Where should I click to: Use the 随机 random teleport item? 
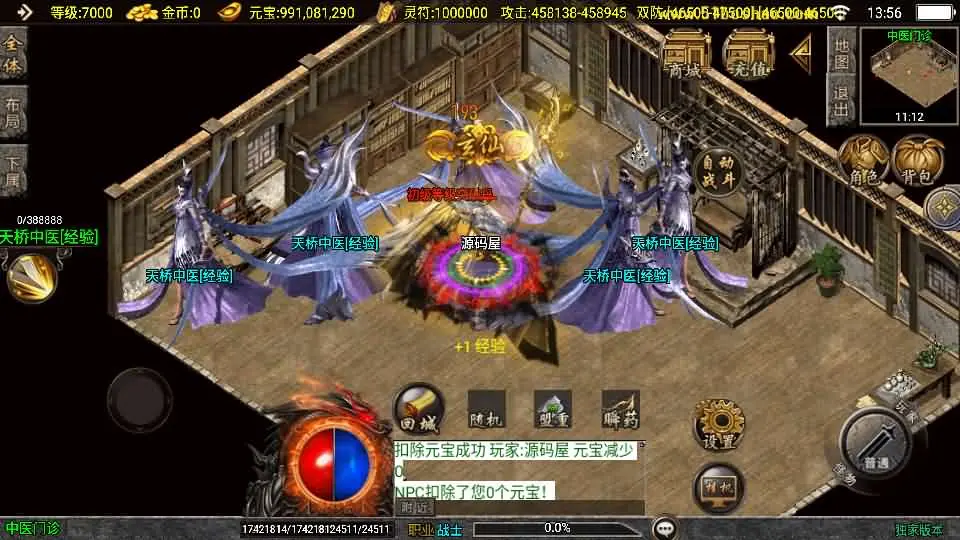(486, 410)
